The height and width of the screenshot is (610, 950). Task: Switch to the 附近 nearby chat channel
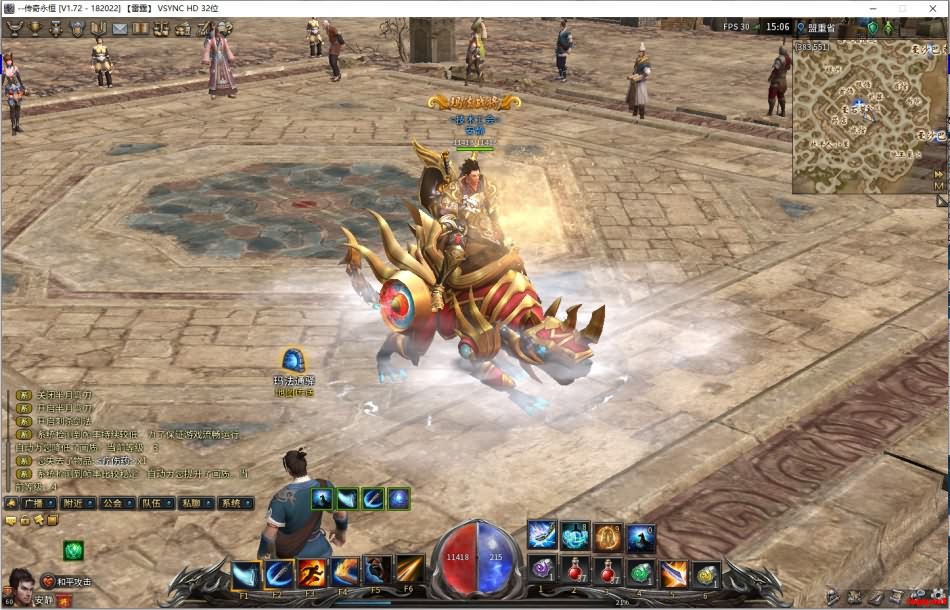point(72,503)
